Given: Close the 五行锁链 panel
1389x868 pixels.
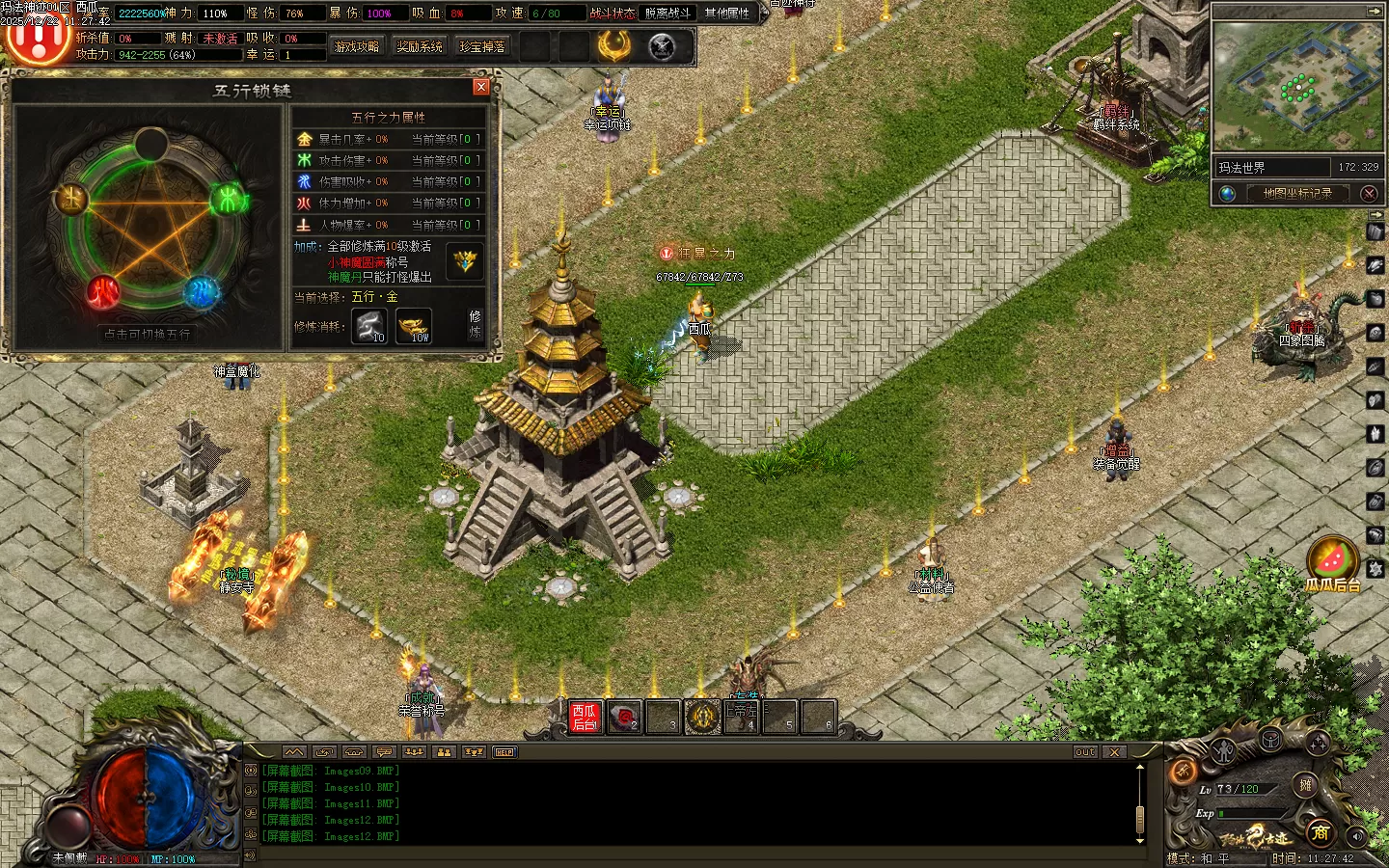Looking at the screenshot, I should click(481, 88).
